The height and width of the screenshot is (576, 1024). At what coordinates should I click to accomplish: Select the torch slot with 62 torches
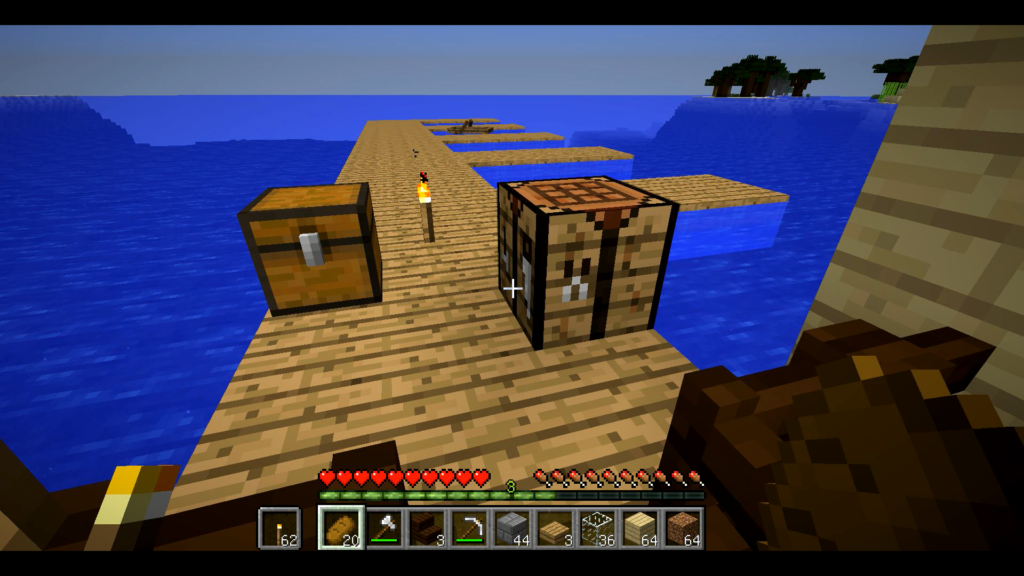[279, 528]
